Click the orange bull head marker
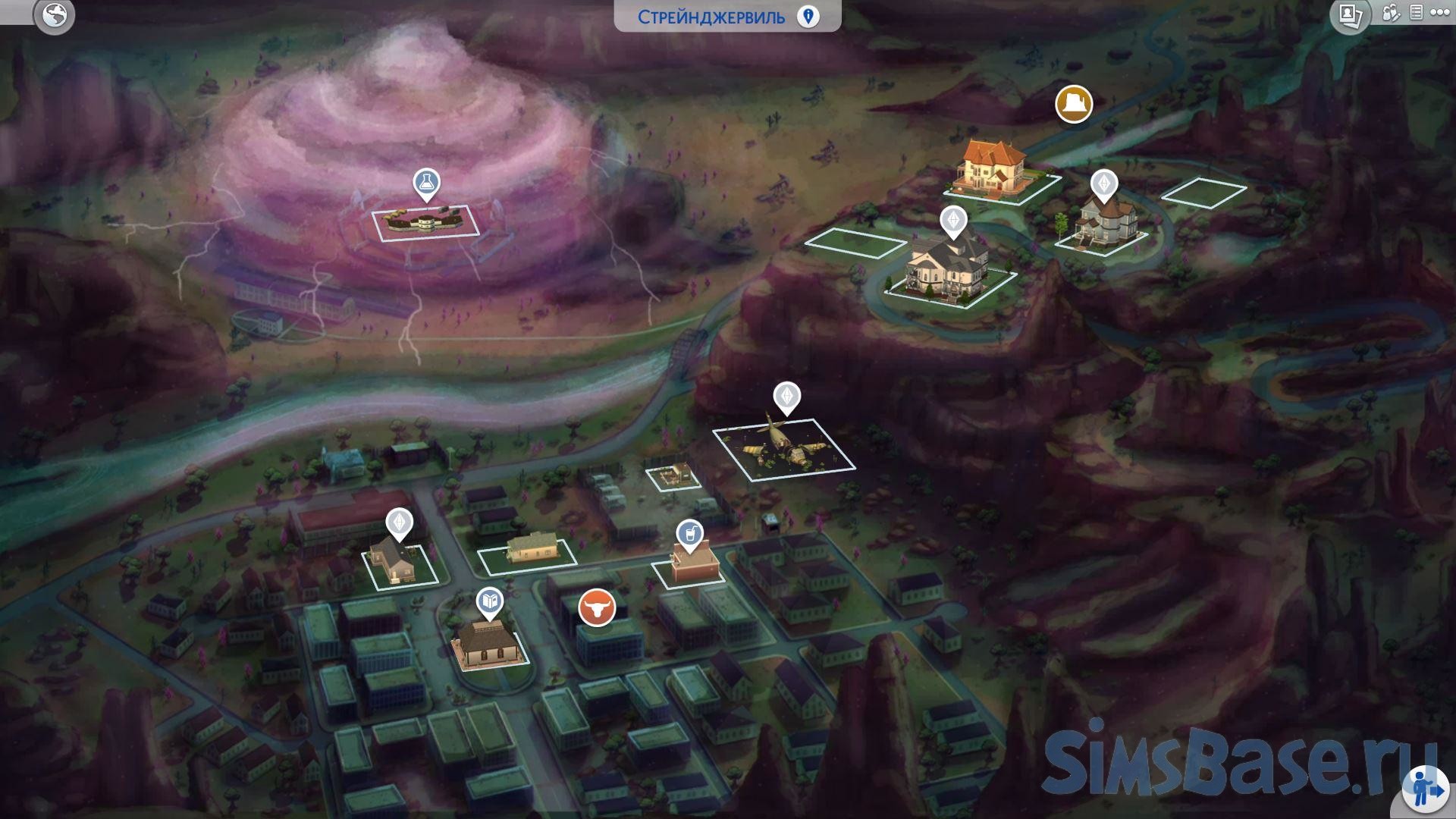 point(597,607)
